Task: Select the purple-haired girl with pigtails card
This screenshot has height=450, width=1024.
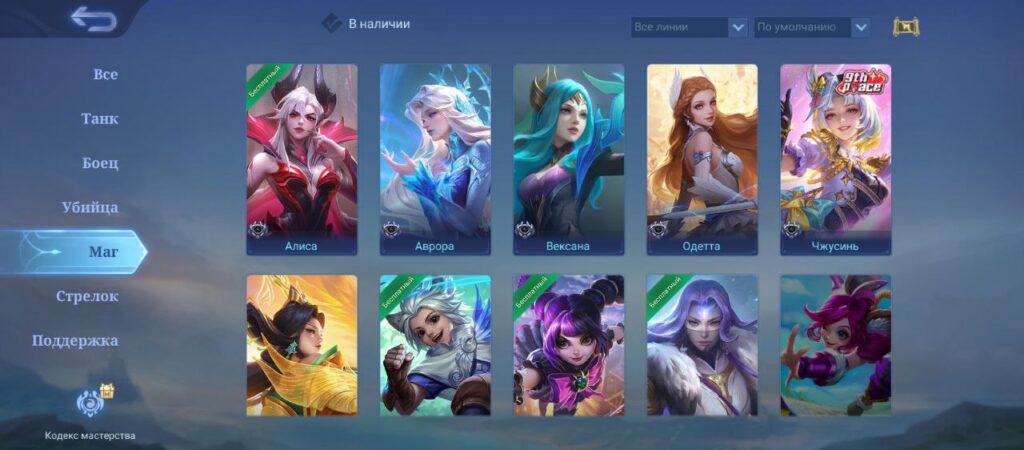Action: tap(568, 345)
